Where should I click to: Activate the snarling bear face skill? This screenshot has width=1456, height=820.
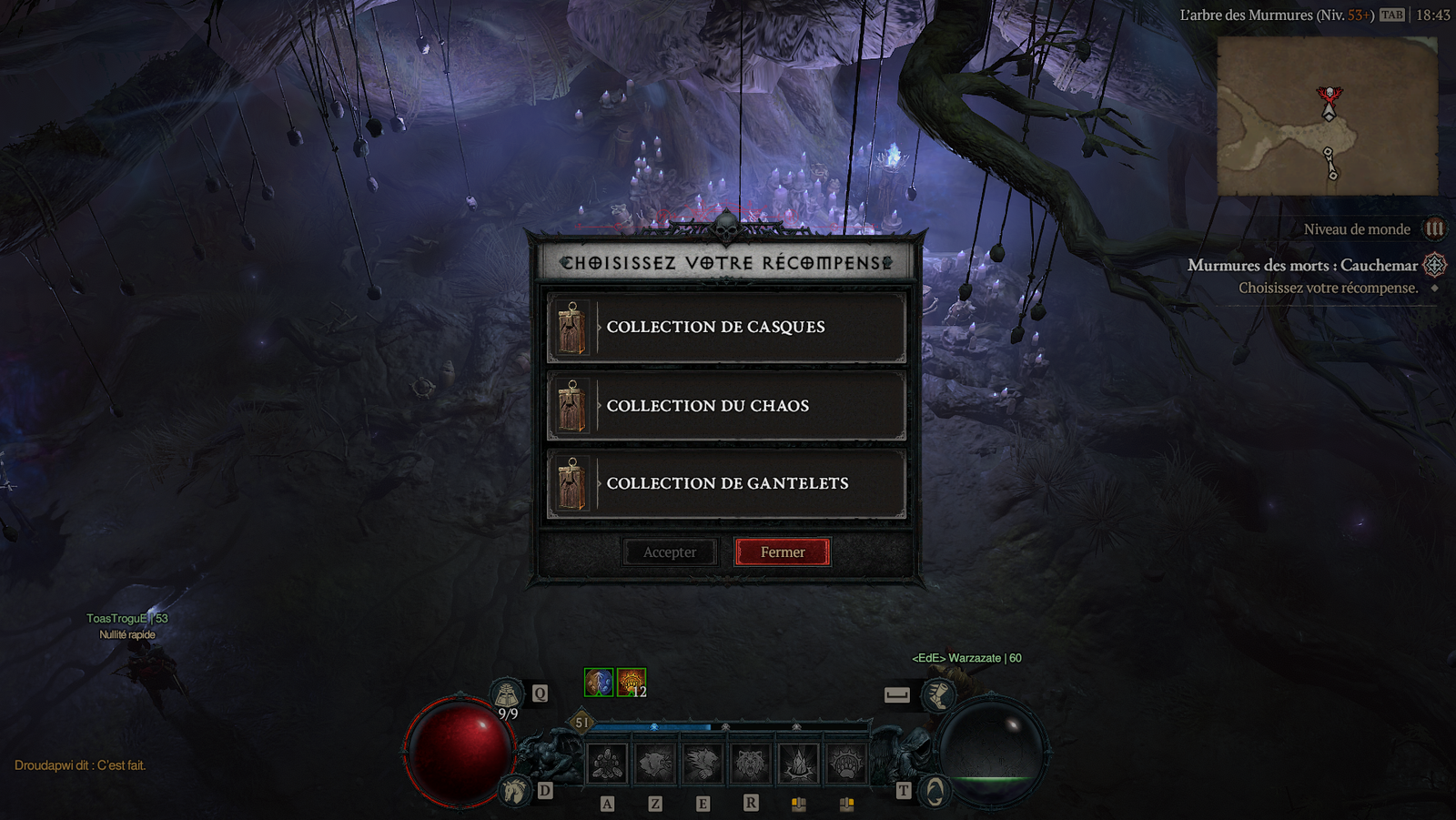pos(751,764)
